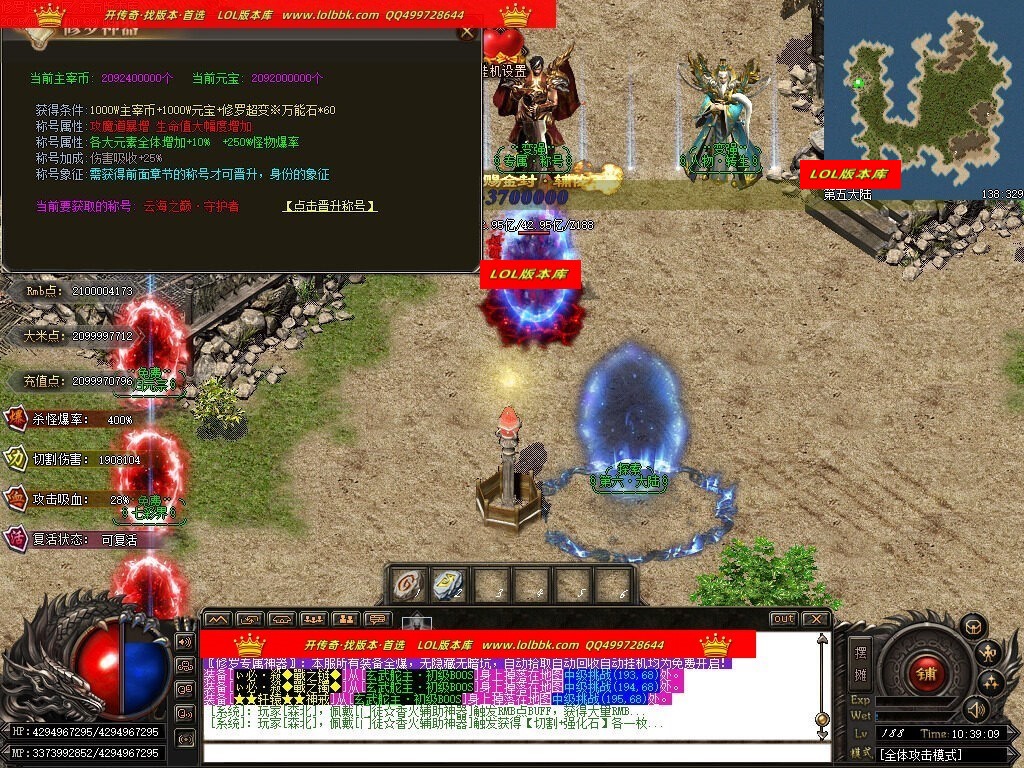Close the title promotion dialog
This screenshot has height=768, width=1024.
(466, 32)
